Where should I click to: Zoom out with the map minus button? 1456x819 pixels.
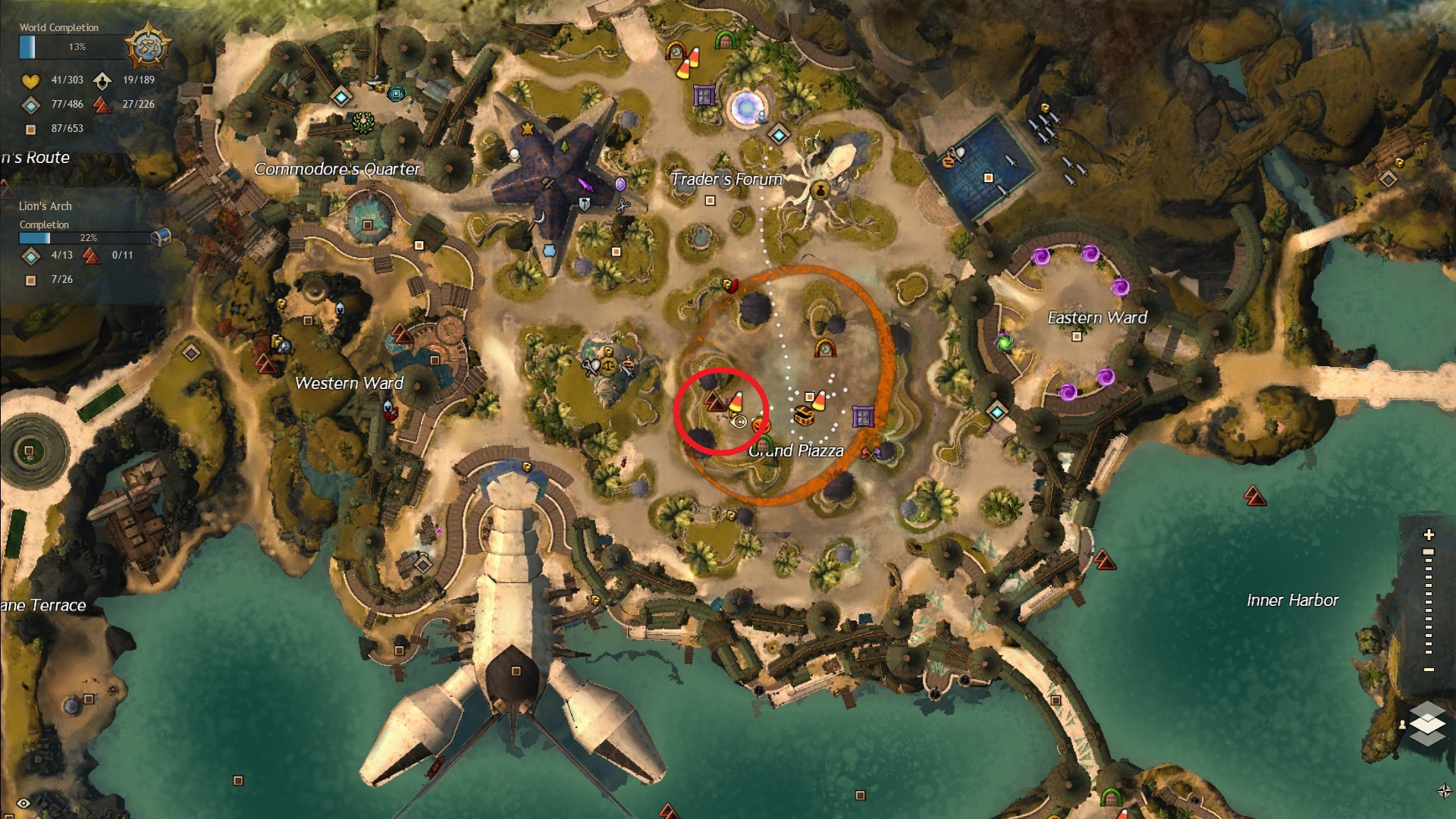point(1429,670)
